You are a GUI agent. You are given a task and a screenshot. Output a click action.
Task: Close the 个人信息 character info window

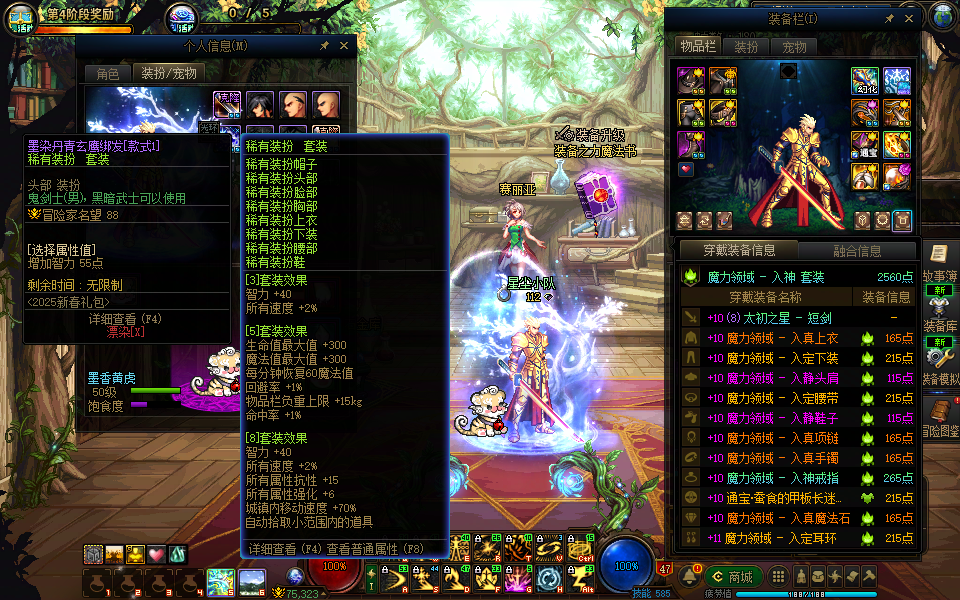(344, 45)
